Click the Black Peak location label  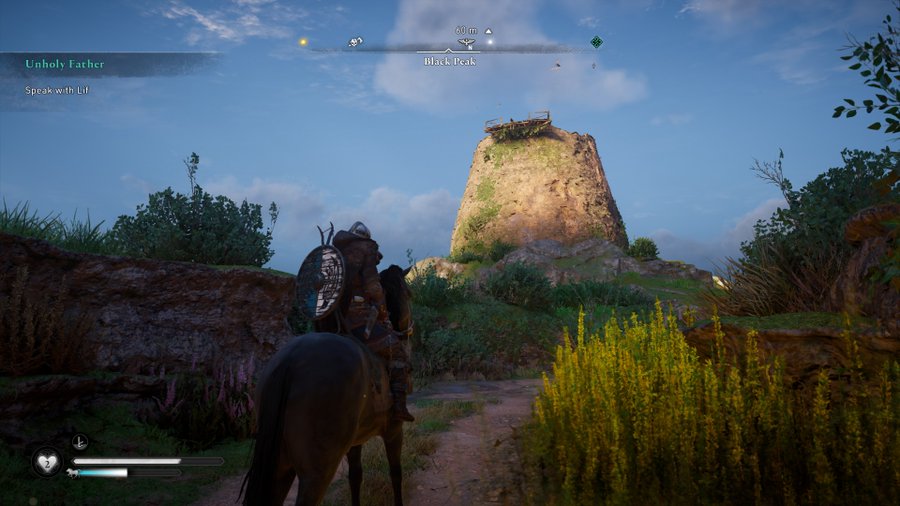point(450,62)
